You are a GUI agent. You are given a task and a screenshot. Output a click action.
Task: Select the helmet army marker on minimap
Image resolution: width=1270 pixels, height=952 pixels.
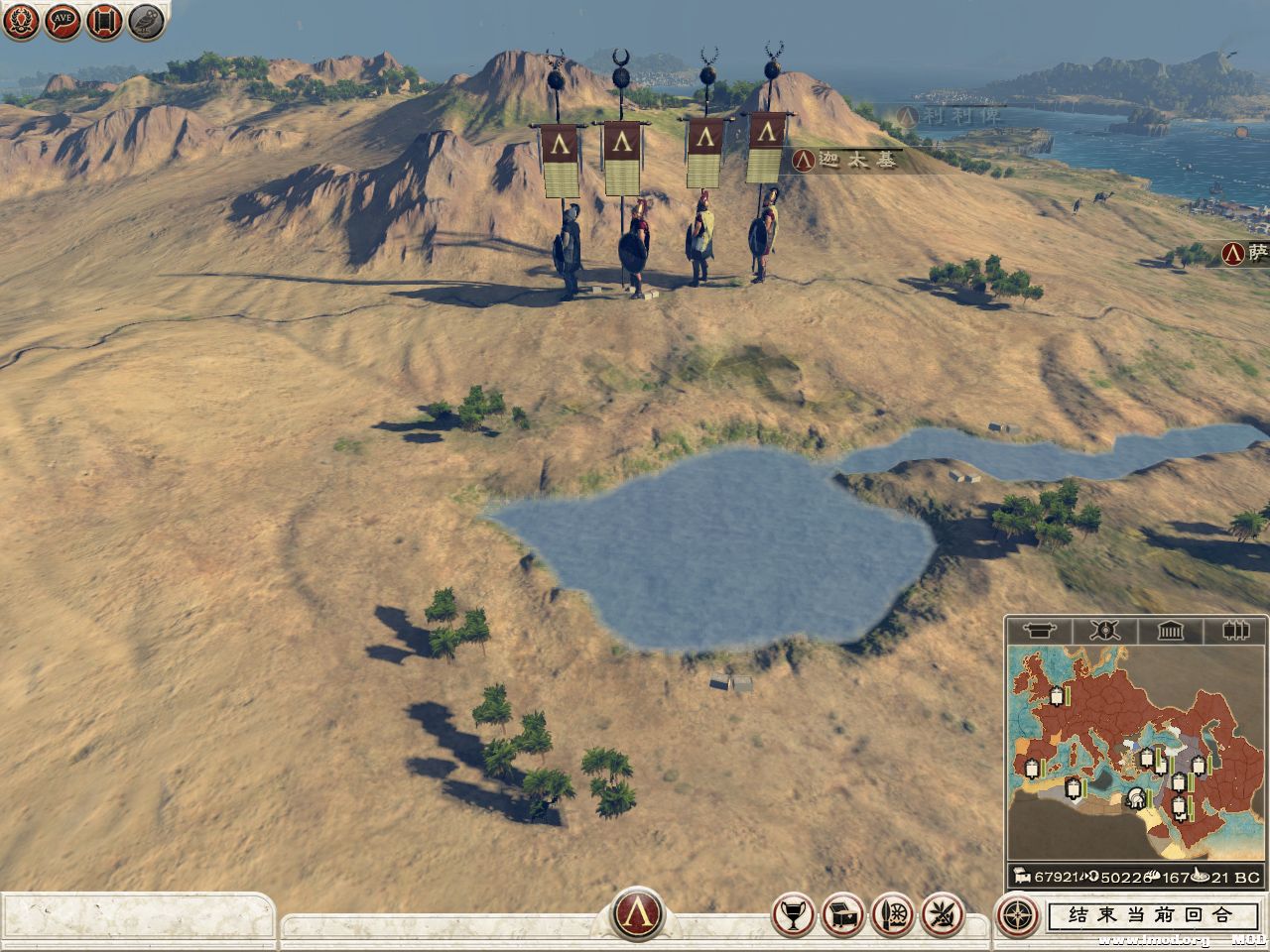click(x=1136, y=797)
